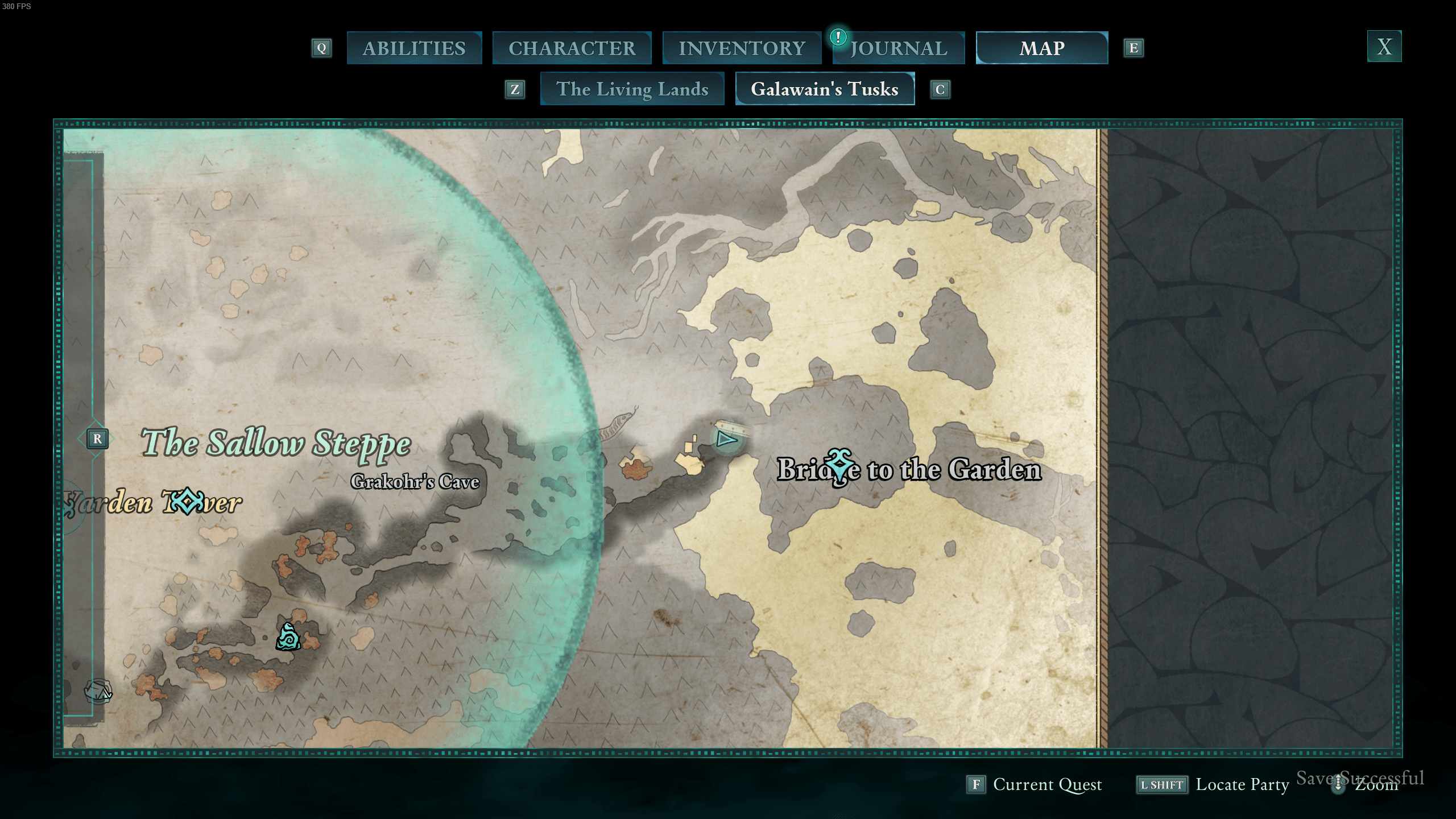Select the Galawain's Tusks region tab
The image size is (1456, 819).
[x=824, y=89]
